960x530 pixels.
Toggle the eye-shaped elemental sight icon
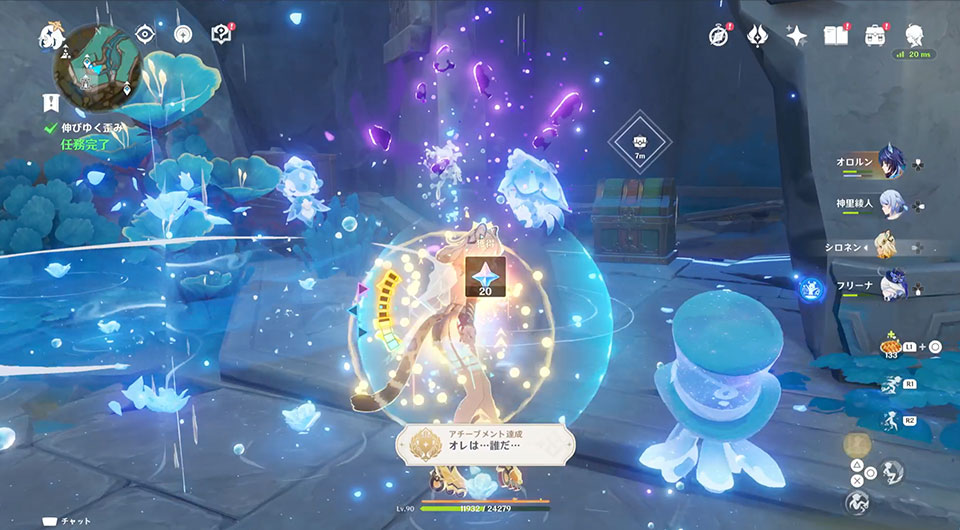click(x=146, y=34)
